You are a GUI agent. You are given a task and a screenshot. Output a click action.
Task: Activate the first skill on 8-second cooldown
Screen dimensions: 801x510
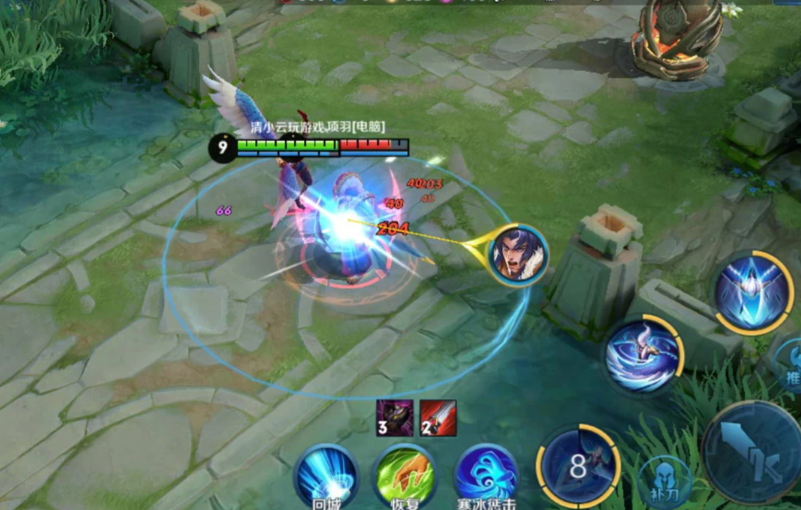tap(579, 465)
